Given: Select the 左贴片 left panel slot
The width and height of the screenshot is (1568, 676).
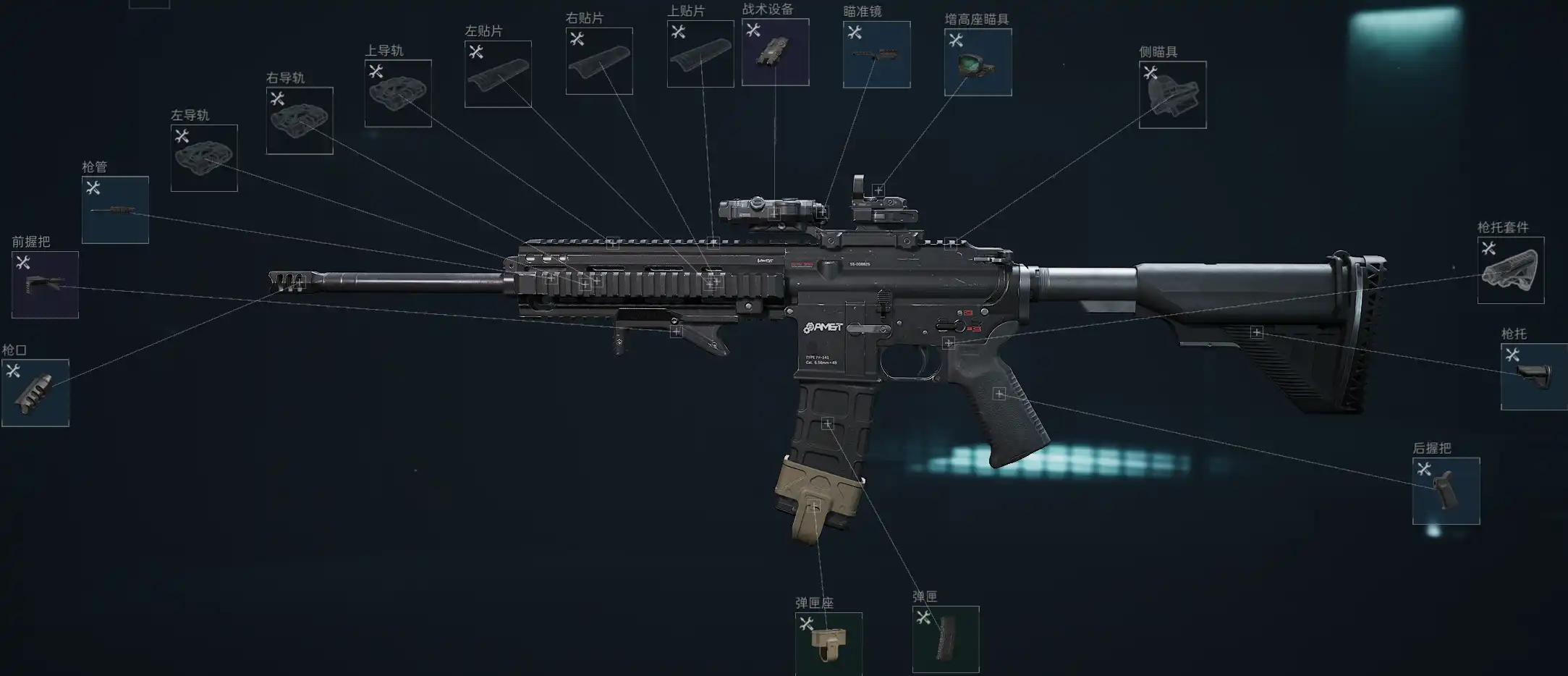Looking at the screenshot, I should [x=498, y=74].
